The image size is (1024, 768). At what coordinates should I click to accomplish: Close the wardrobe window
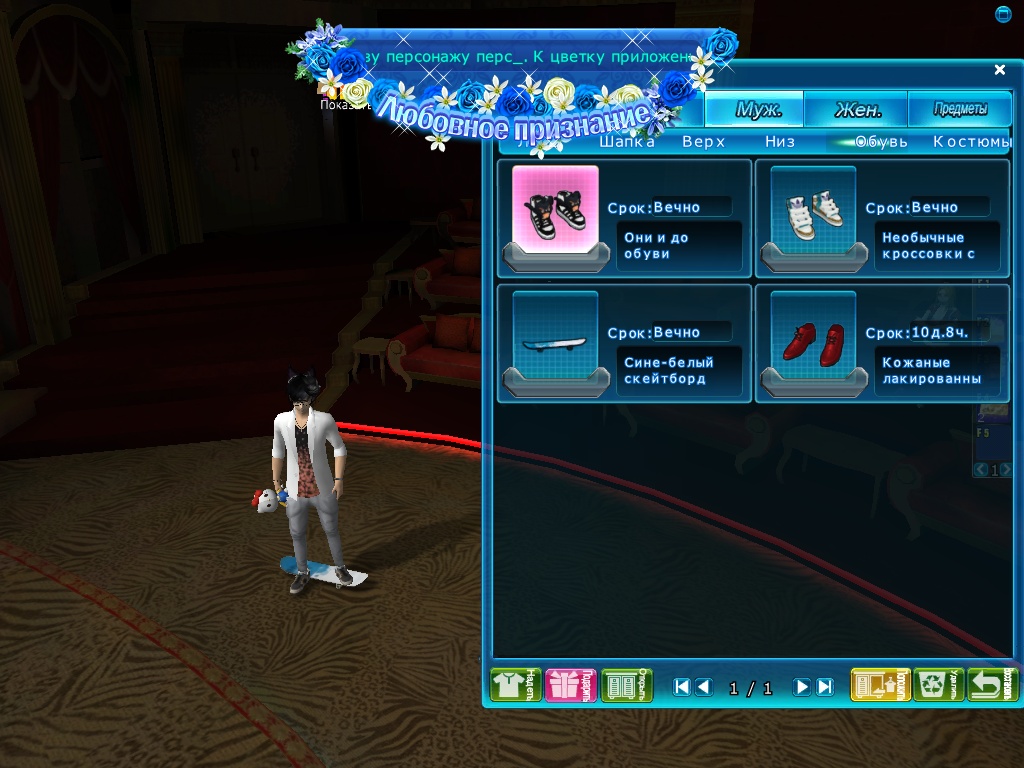tap(1000, 70)
